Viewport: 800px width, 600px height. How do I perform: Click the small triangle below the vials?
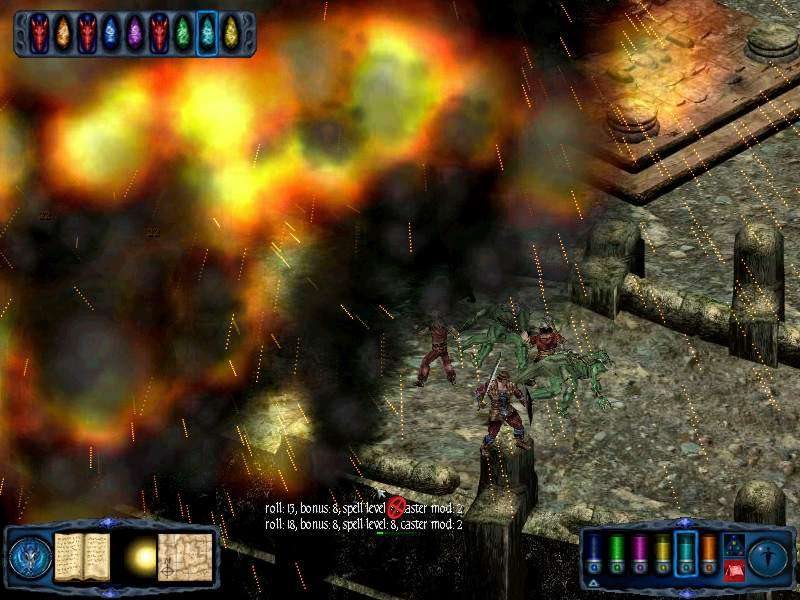[x=594, y=581]
